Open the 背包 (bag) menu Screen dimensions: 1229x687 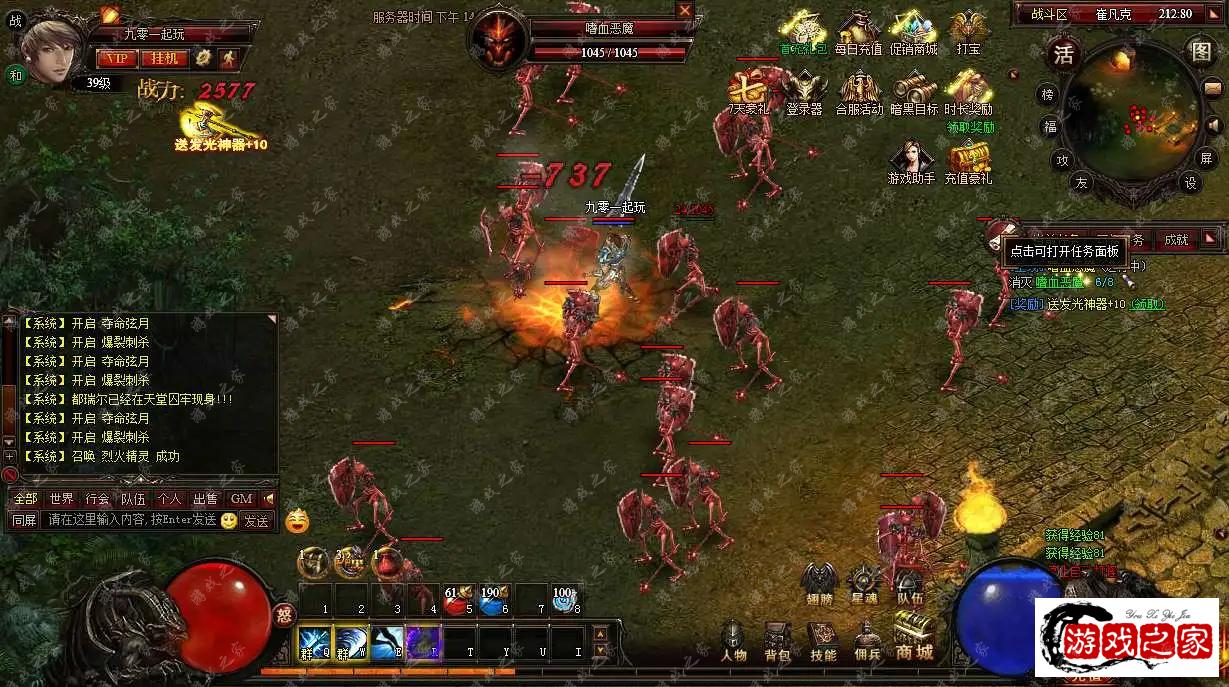(777, 641)
